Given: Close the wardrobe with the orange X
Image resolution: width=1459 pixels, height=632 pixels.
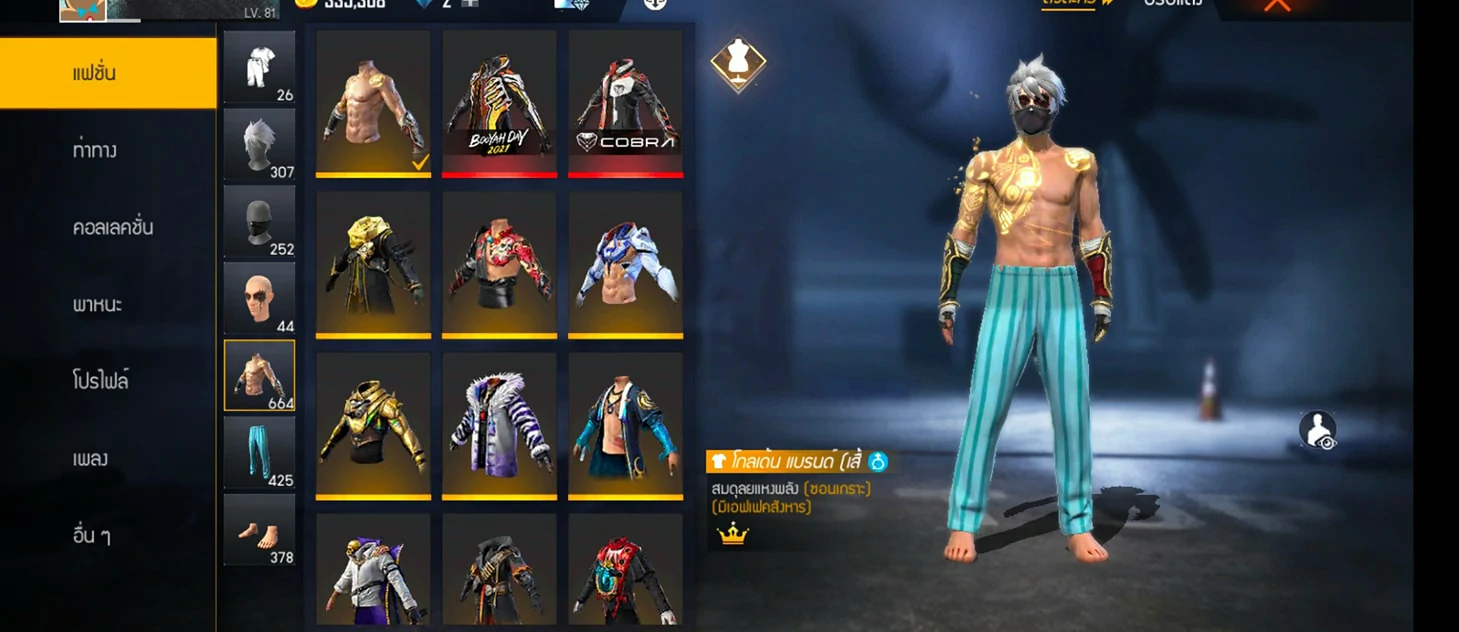Looking at the screenshot, I should coord(1277,6).
